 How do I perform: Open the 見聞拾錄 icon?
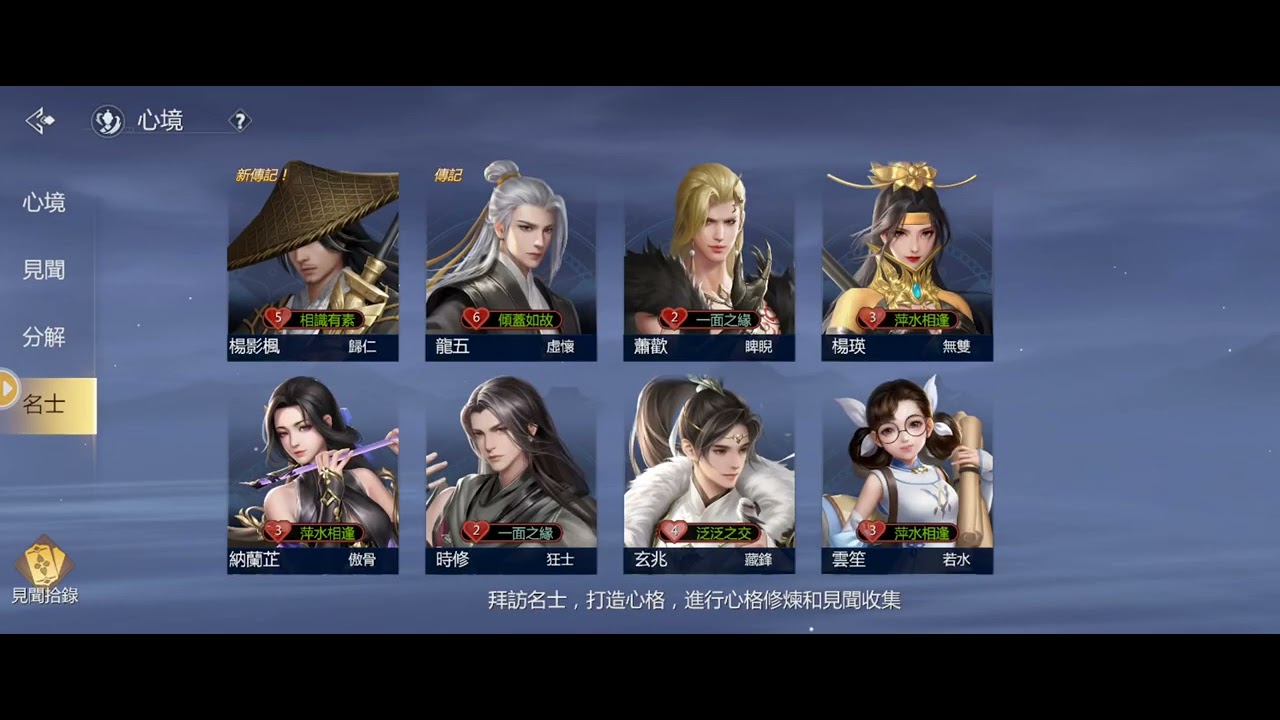(x=44, y=572)
